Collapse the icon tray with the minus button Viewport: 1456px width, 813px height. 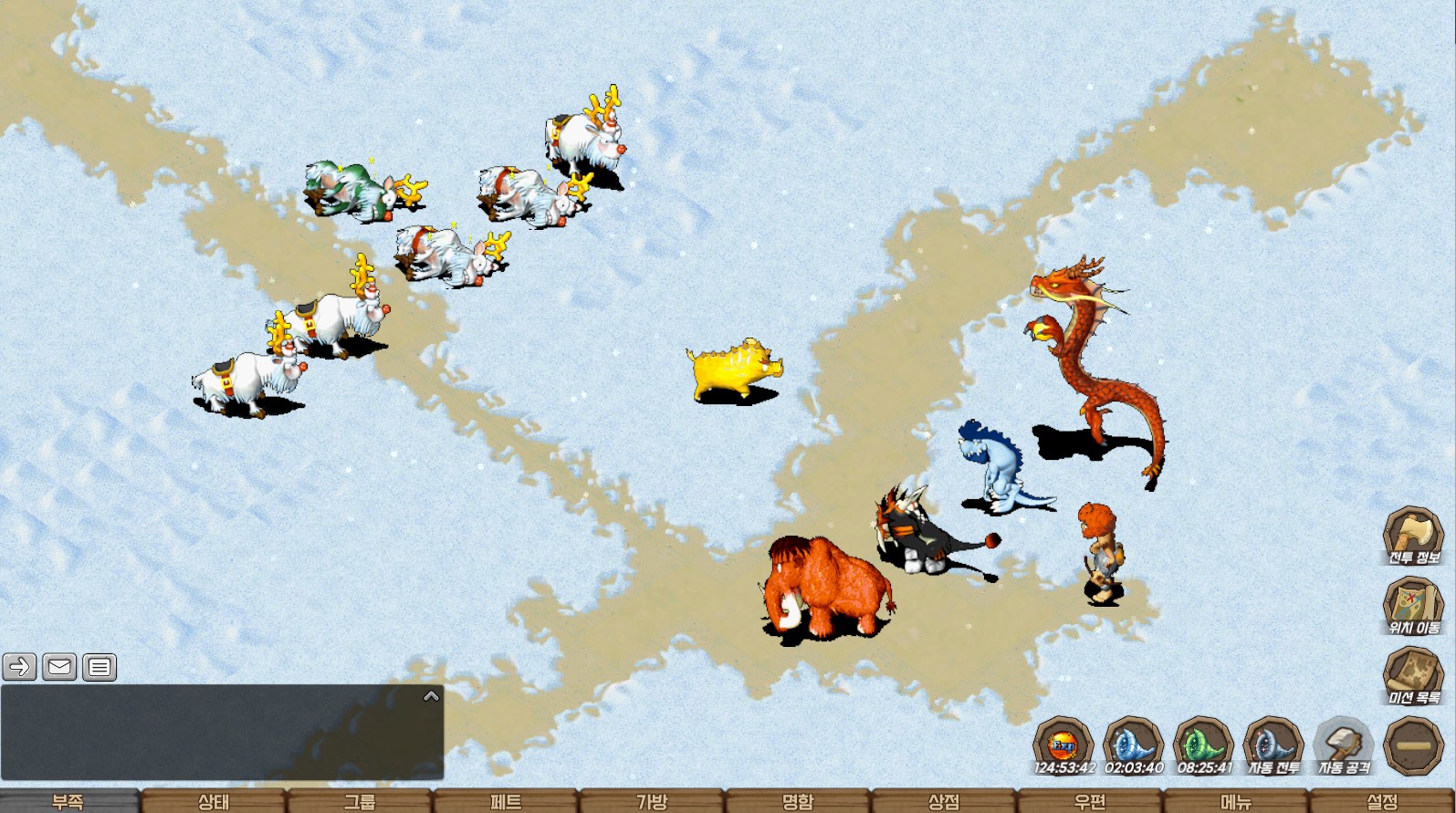(x=1413, y=745)
